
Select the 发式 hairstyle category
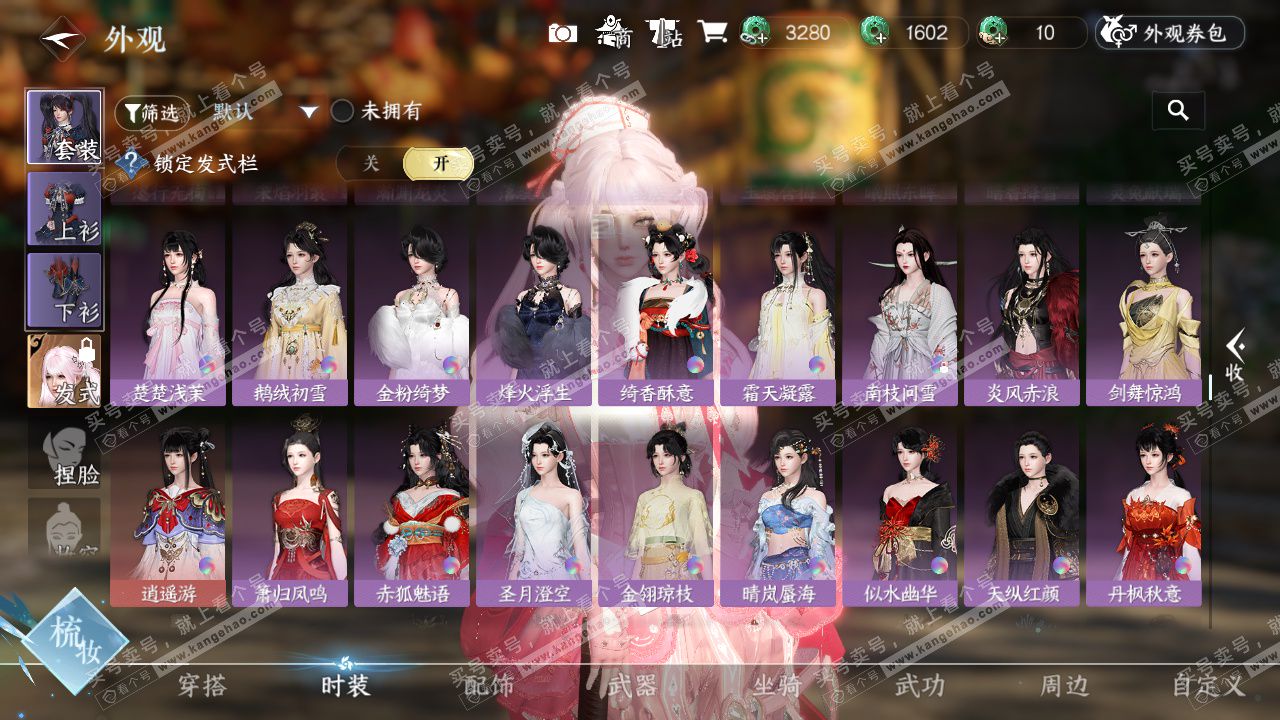click(x=64, y=371)
